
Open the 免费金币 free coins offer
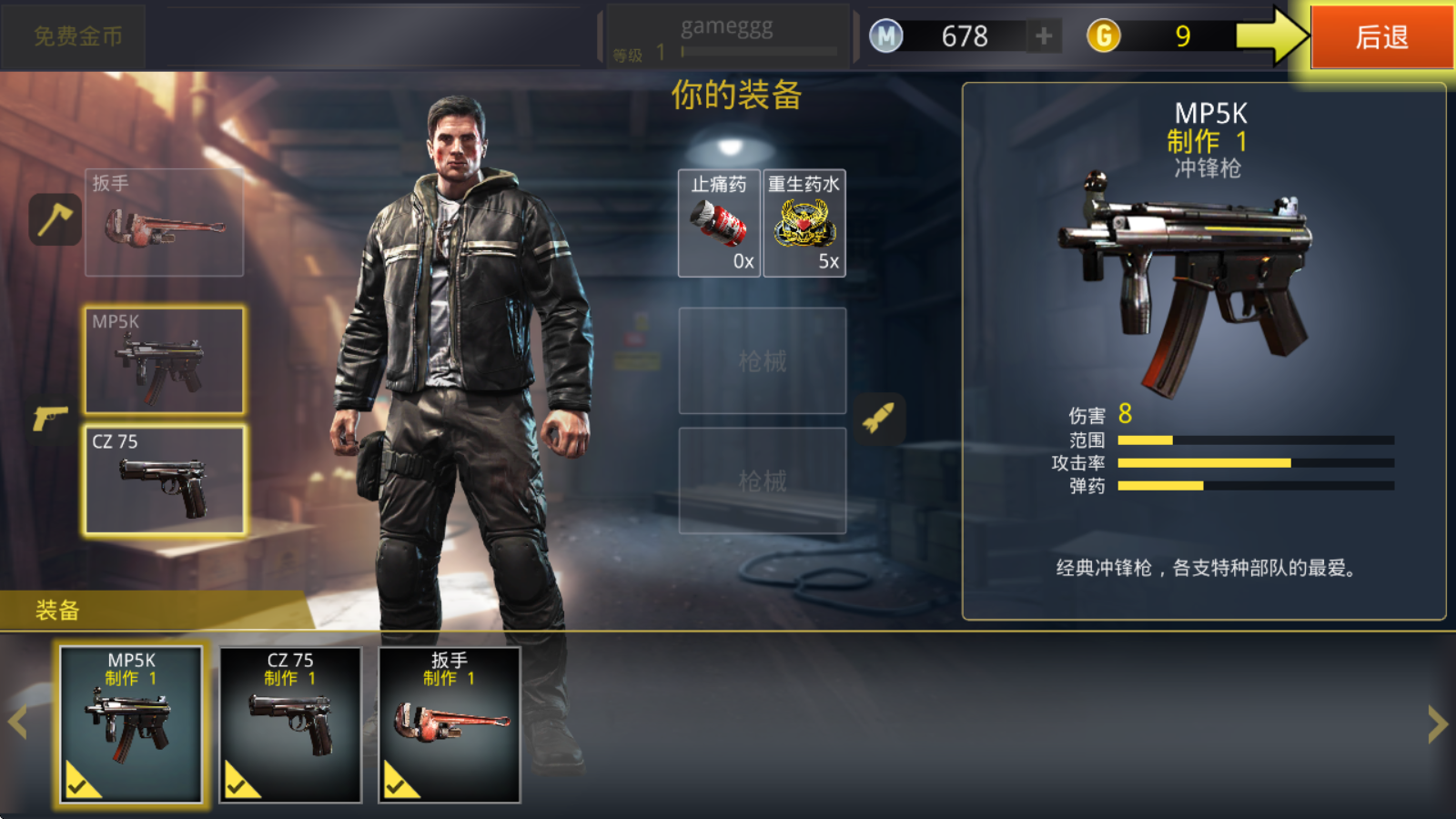pyautogui.click(x=77, y=36)
